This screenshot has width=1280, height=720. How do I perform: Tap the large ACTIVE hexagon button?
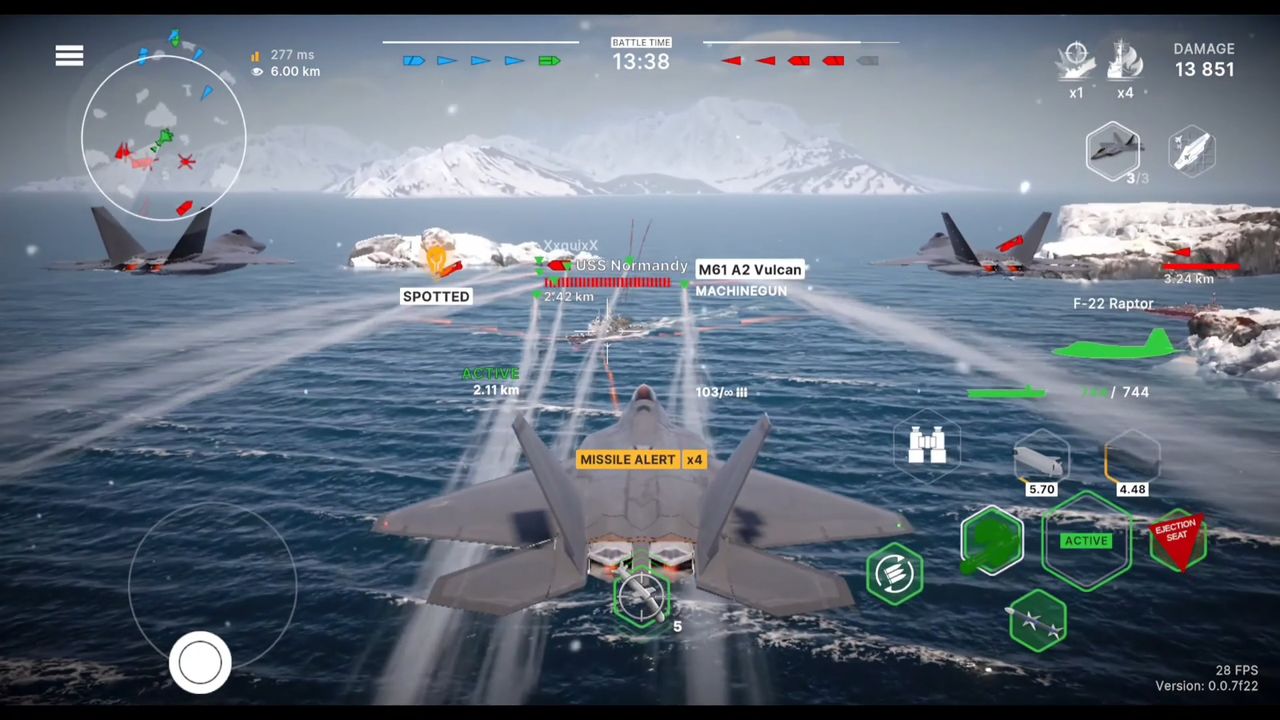(x=1086, y=541)
